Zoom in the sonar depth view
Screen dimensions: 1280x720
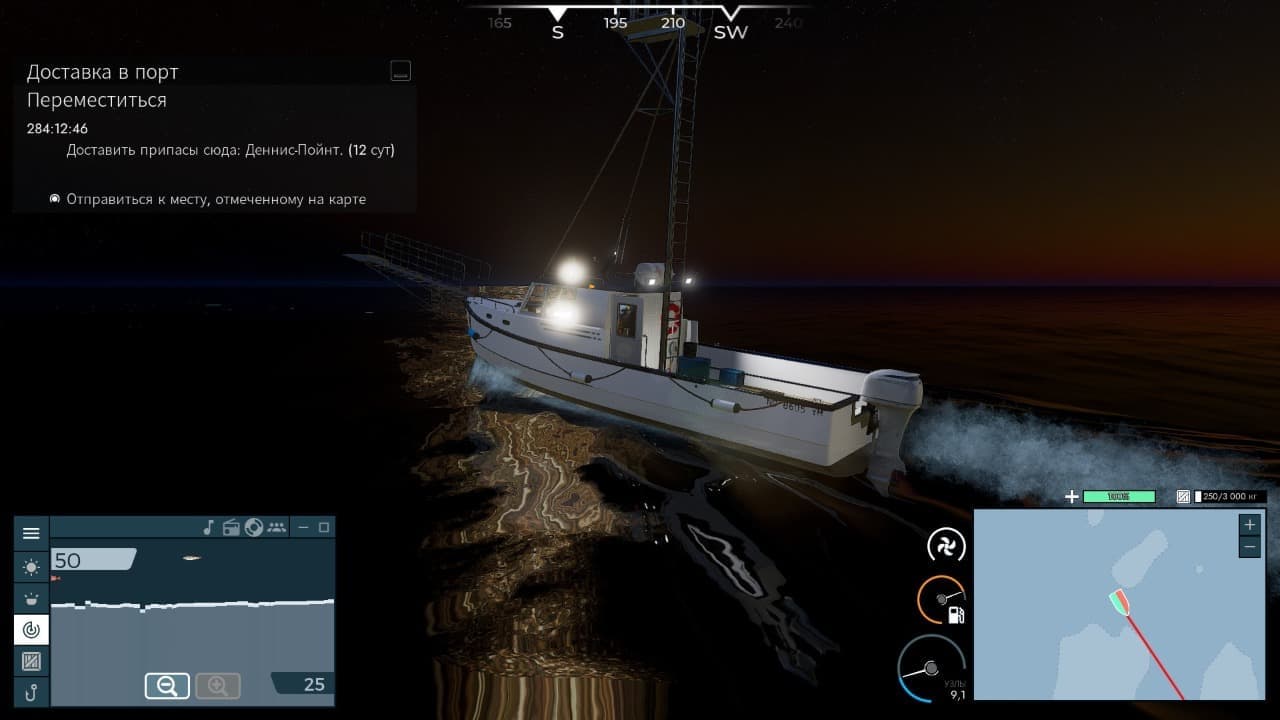tap(217, 685)
